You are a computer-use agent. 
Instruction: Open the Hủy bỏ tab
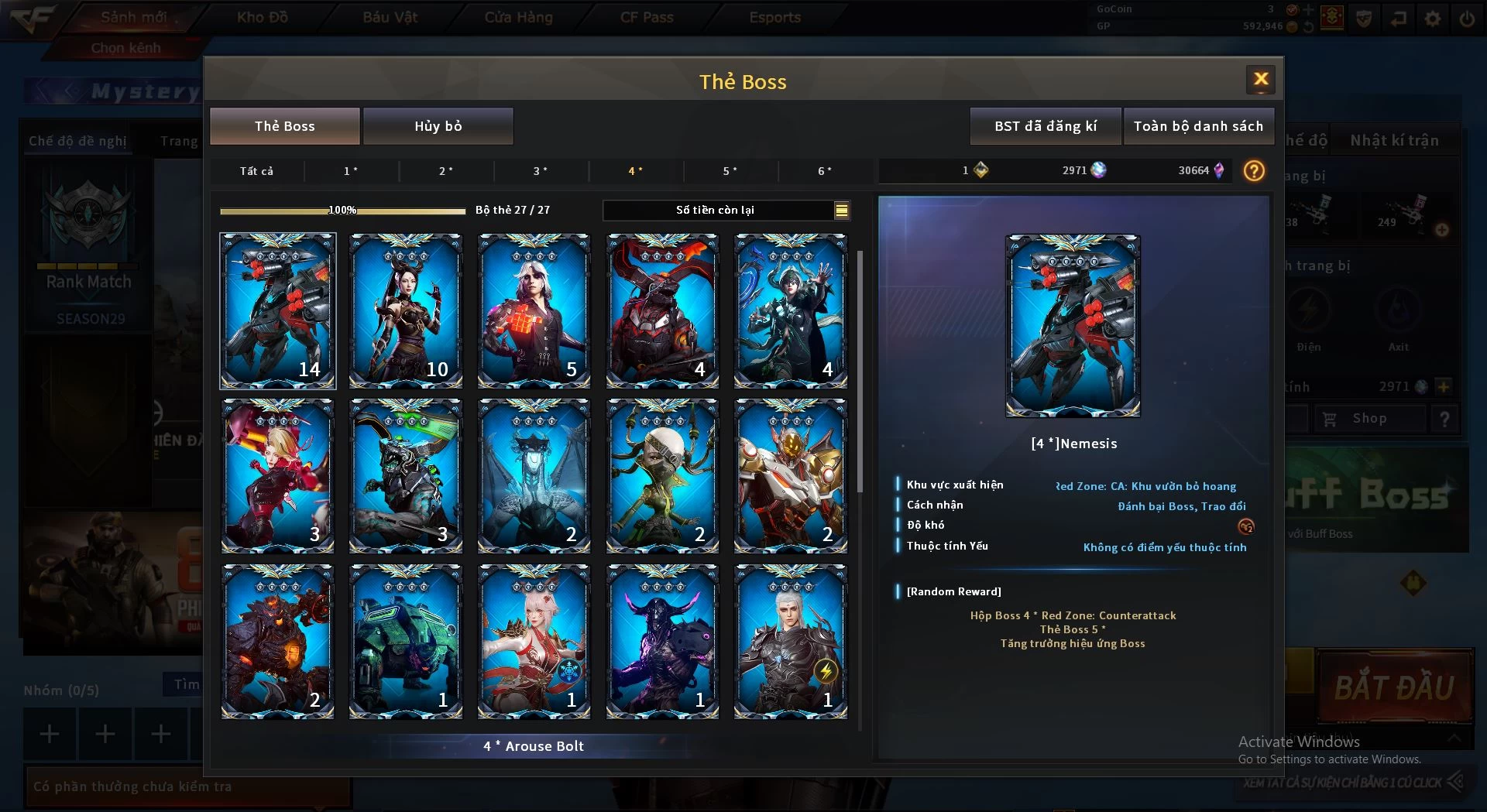click(x=438, y=126)
